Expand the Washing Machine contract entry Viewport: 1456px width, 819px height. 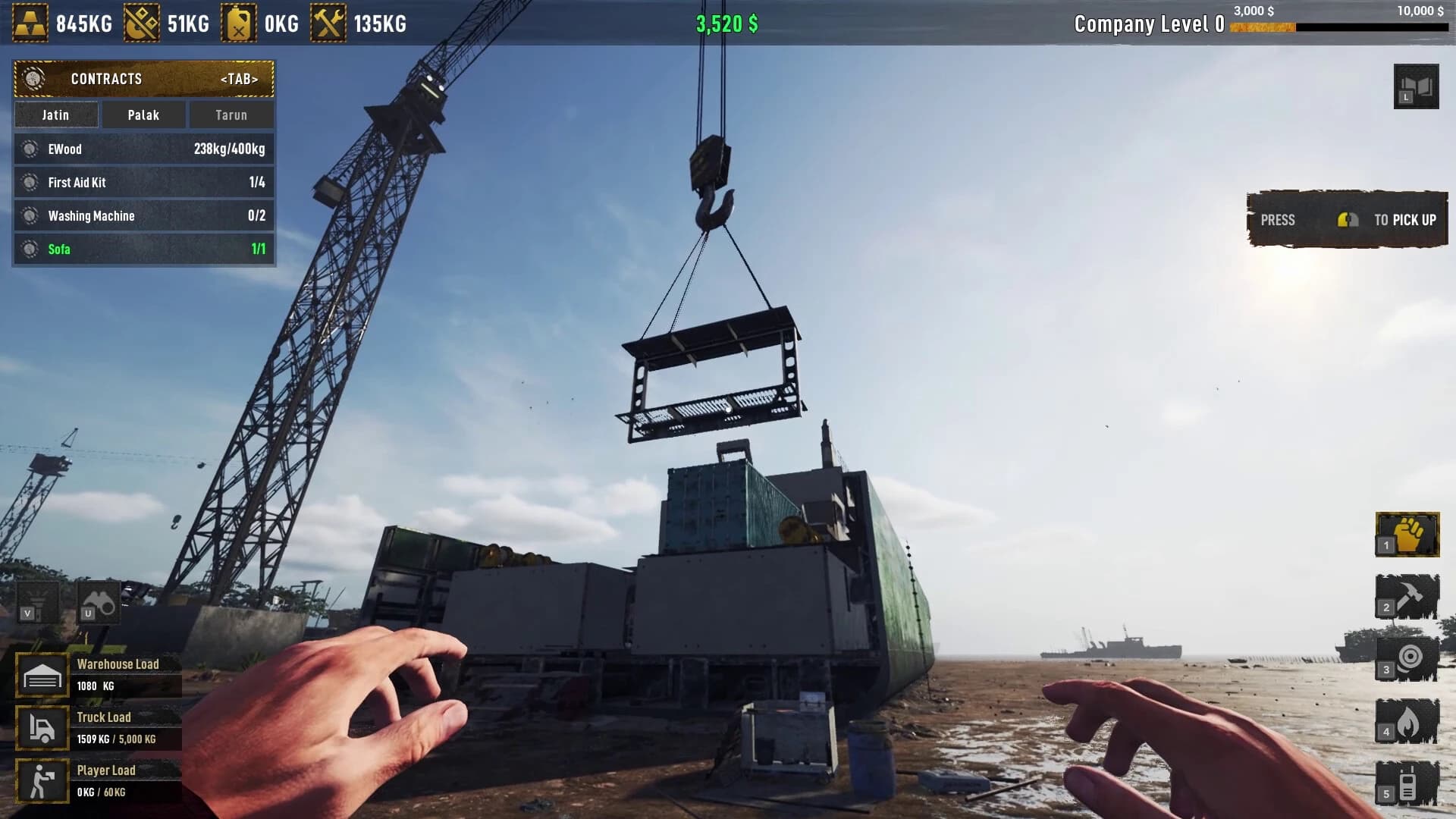(143, 215)
